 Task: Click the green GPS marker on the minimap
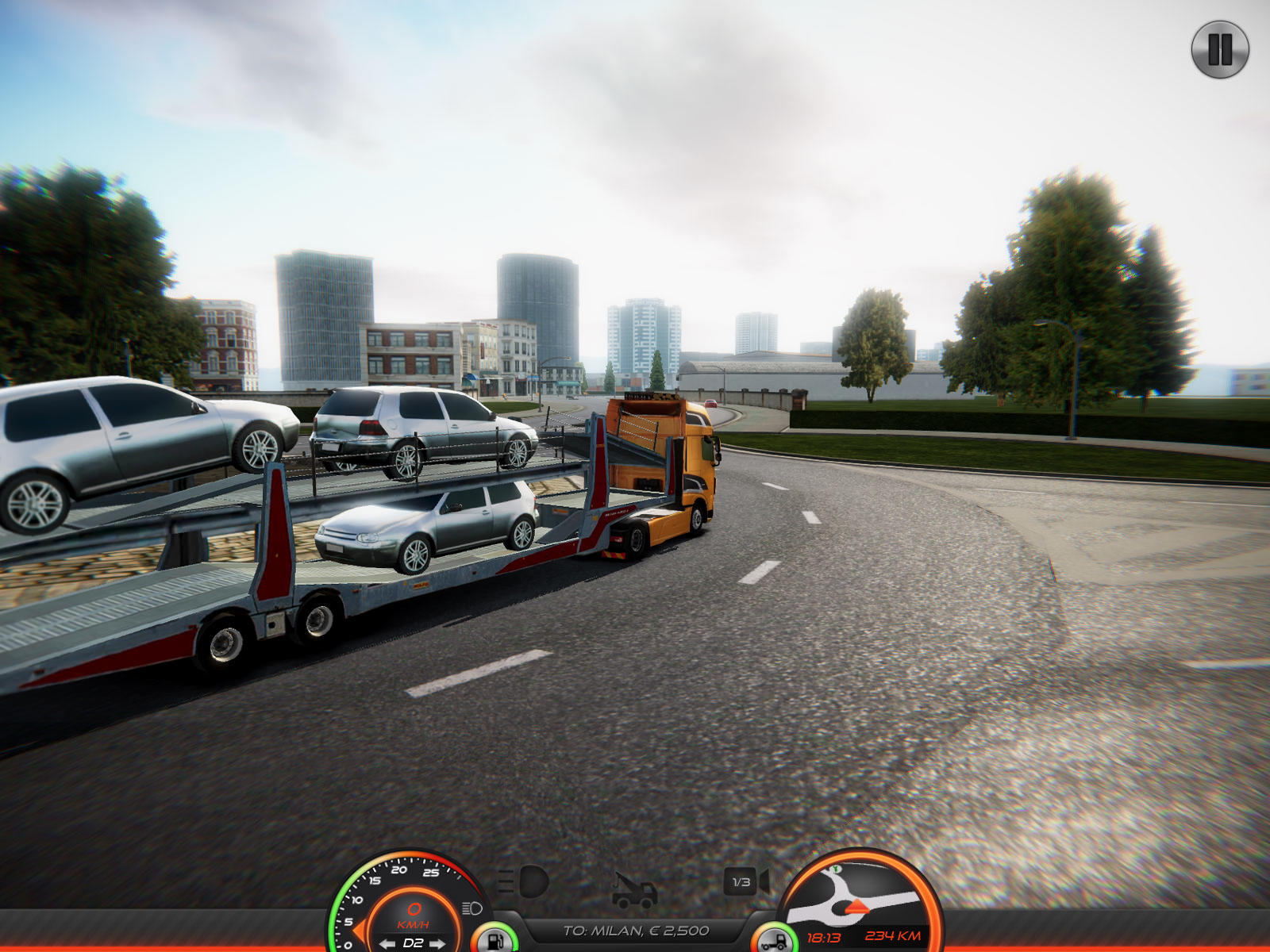(833, 870)
